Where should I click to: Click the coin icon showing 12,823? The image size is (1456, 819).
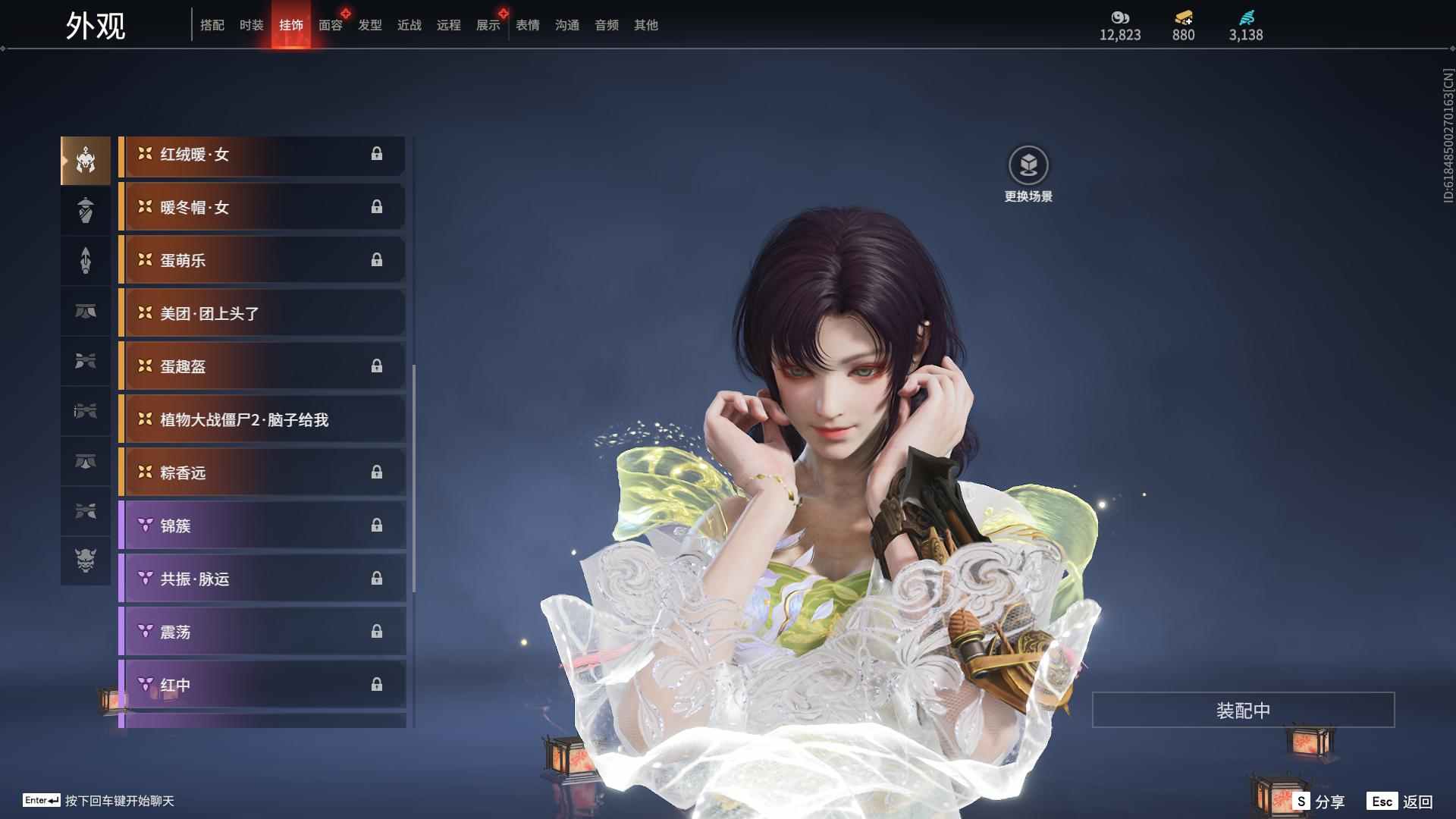pos(1120,17)
